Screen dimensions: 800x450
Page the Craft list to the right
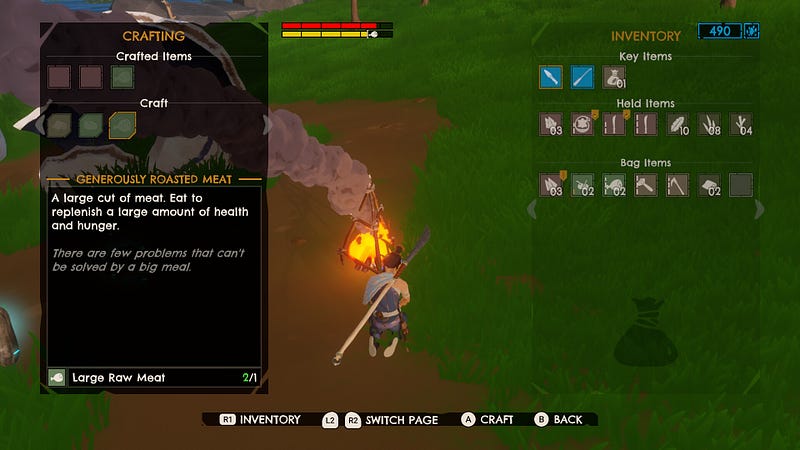pos(267,125)
